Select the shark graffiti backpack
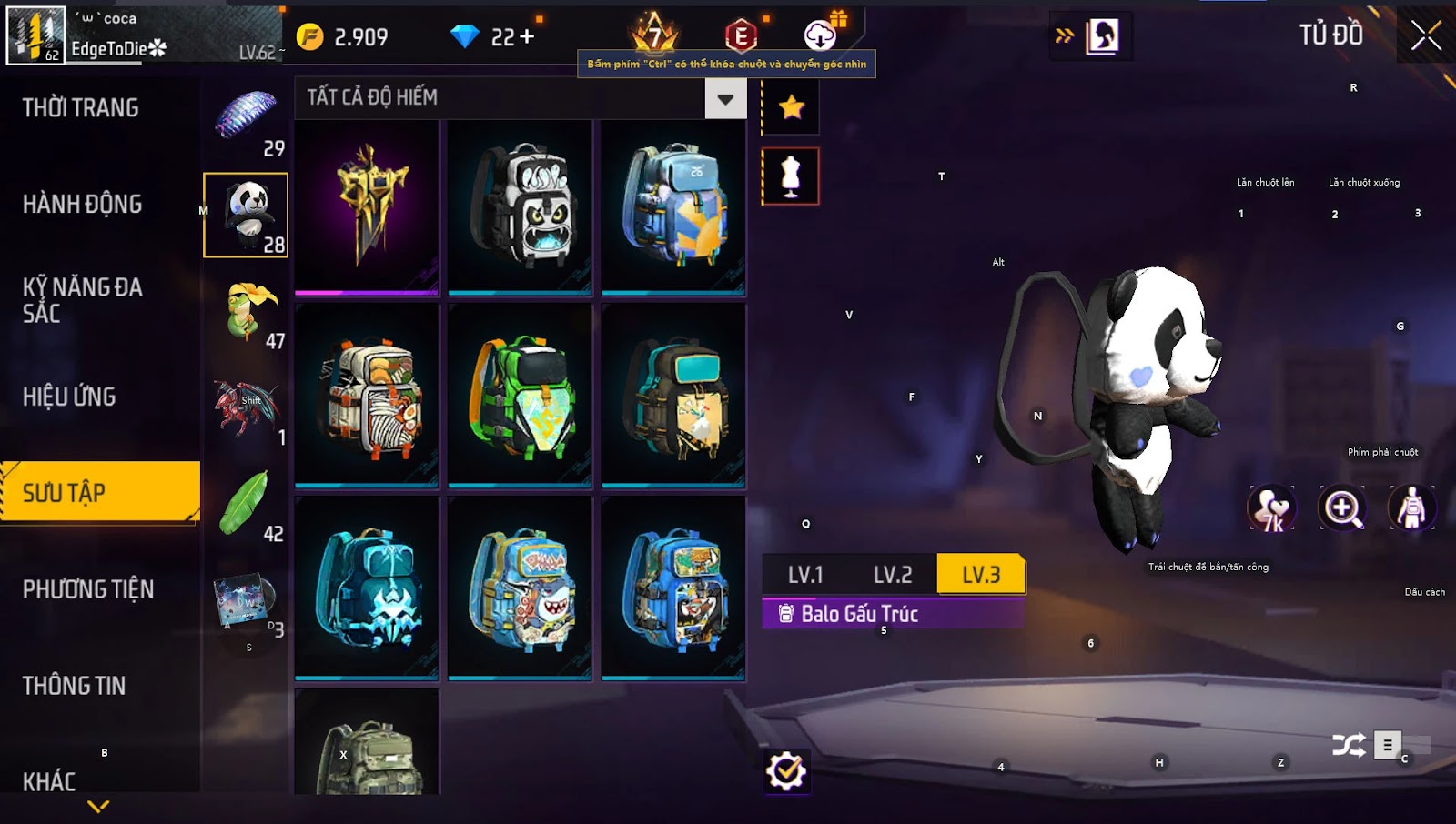1456x824 pixels. pyautogui.click(x=521, y=588)
